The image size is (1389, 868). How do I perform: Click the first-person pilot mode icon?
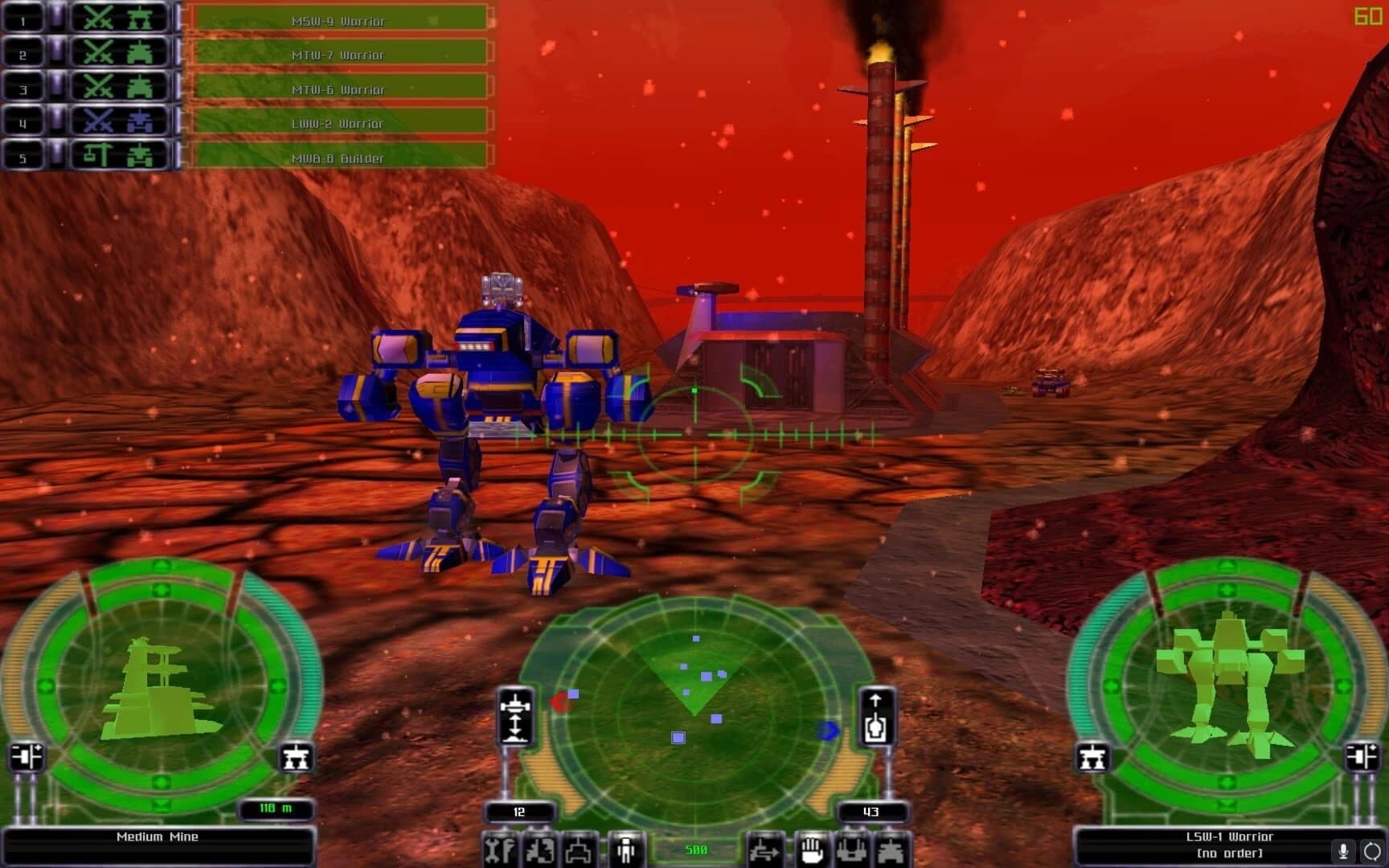625,850
